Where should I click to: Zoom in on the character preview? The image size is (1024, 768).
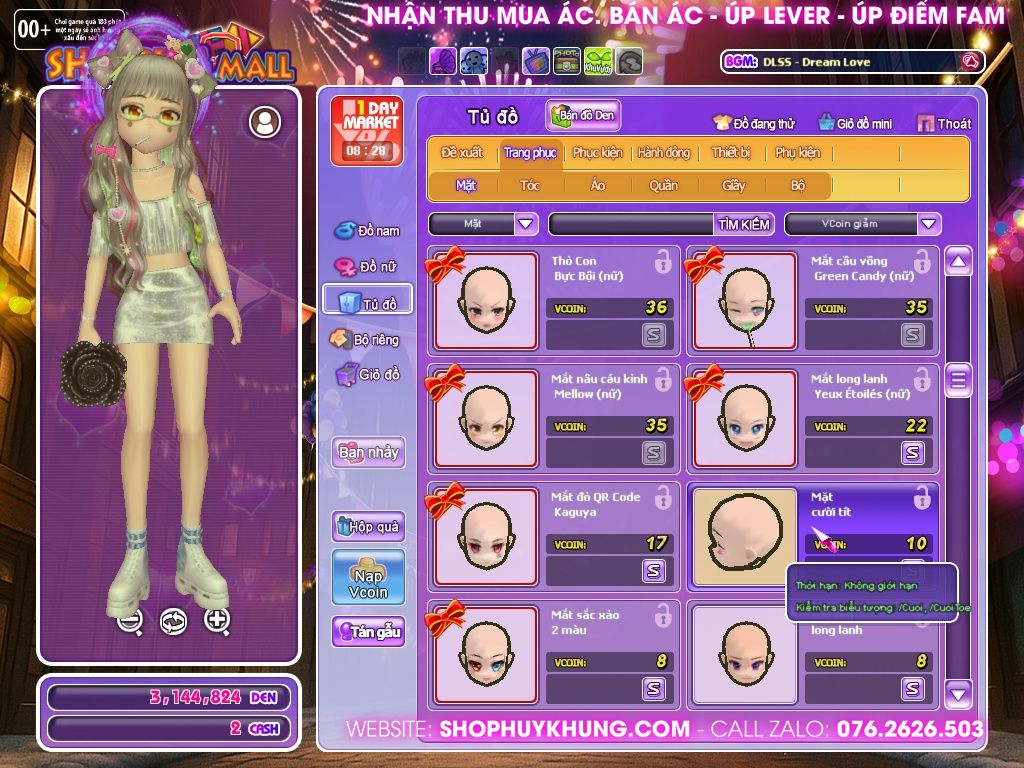[217, 620]
